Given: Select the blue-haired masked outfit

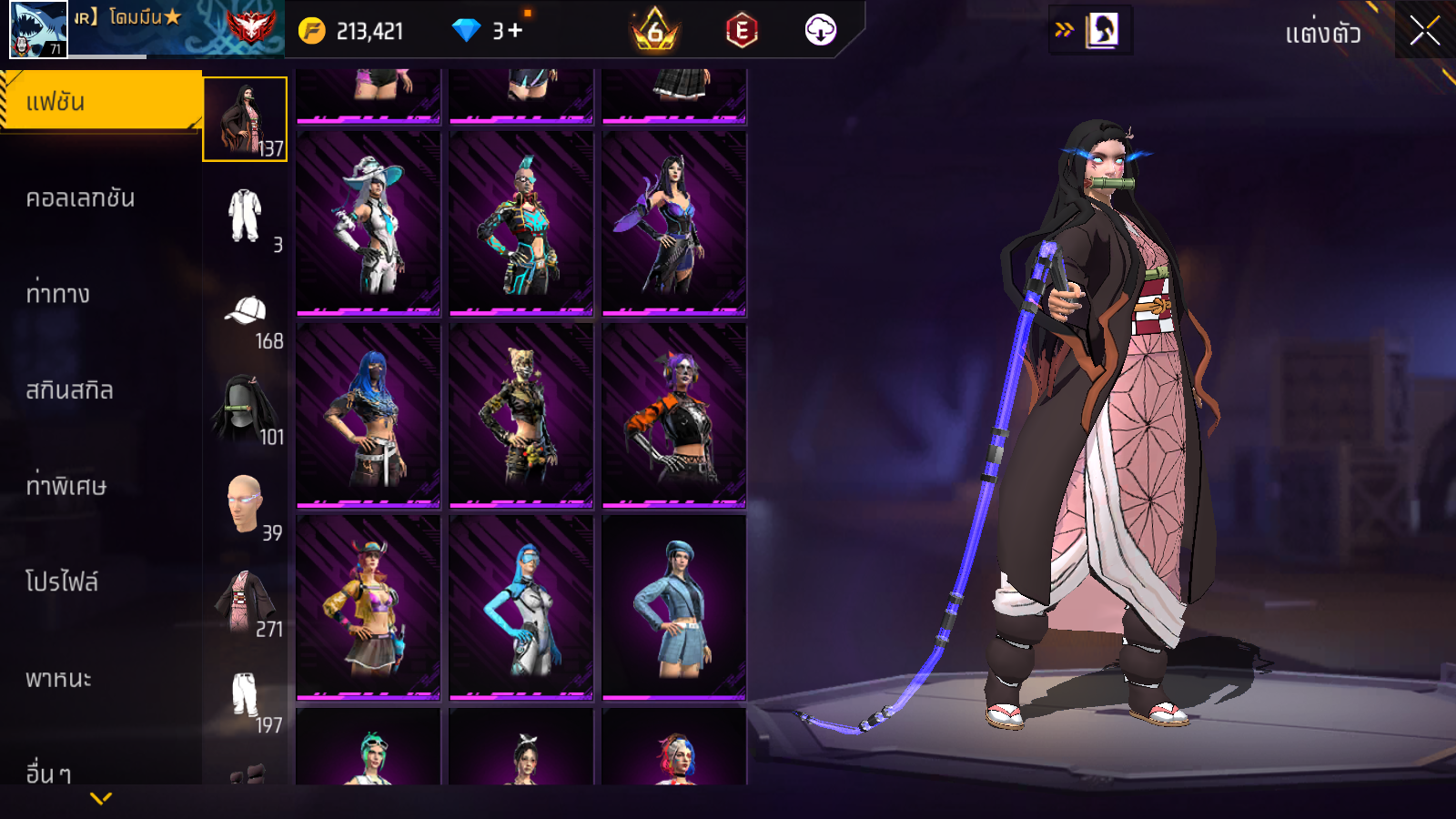Looking at the screenshot, I should 369,416.
